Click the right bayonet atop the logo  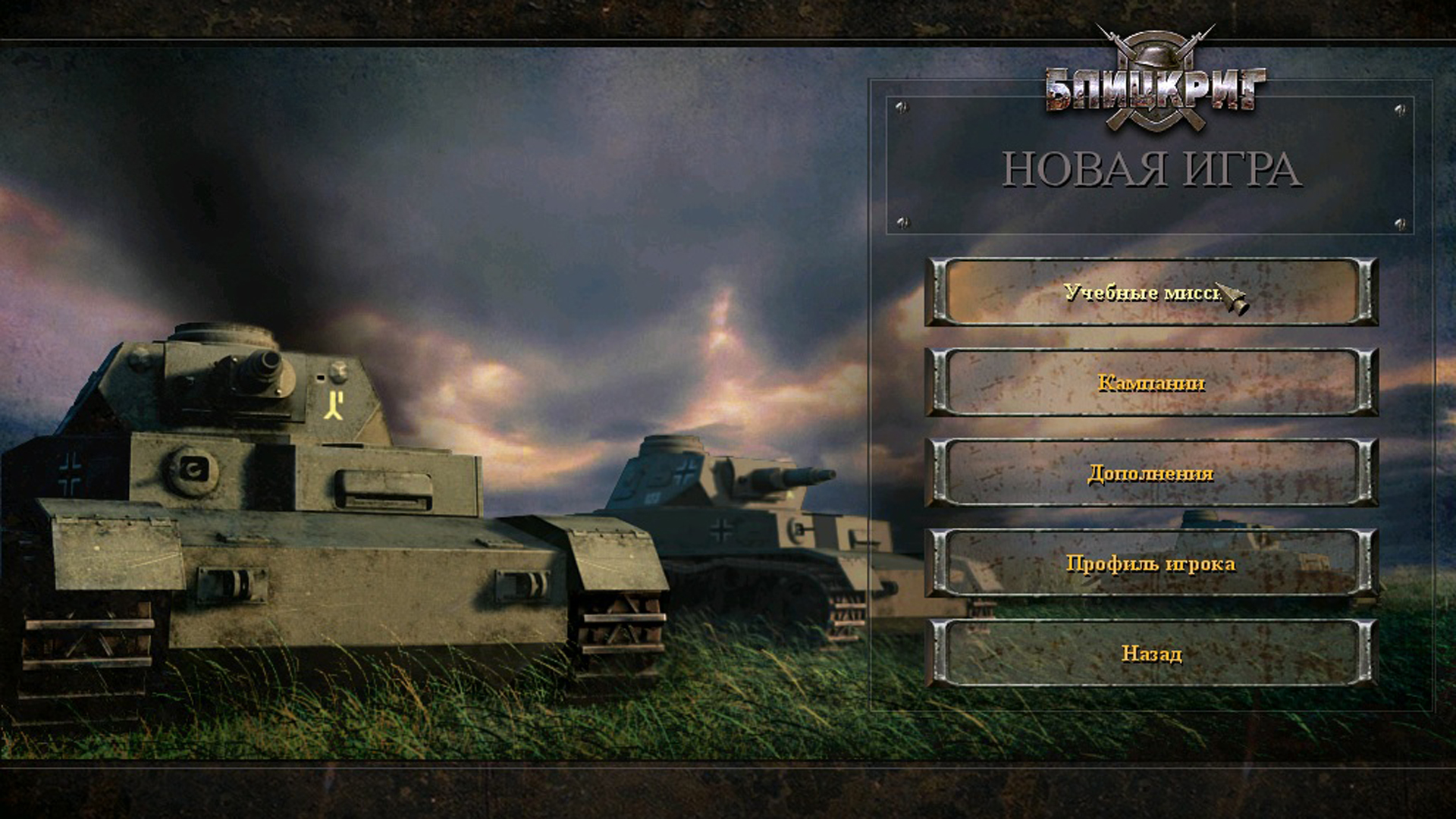tap(1207, 30)
